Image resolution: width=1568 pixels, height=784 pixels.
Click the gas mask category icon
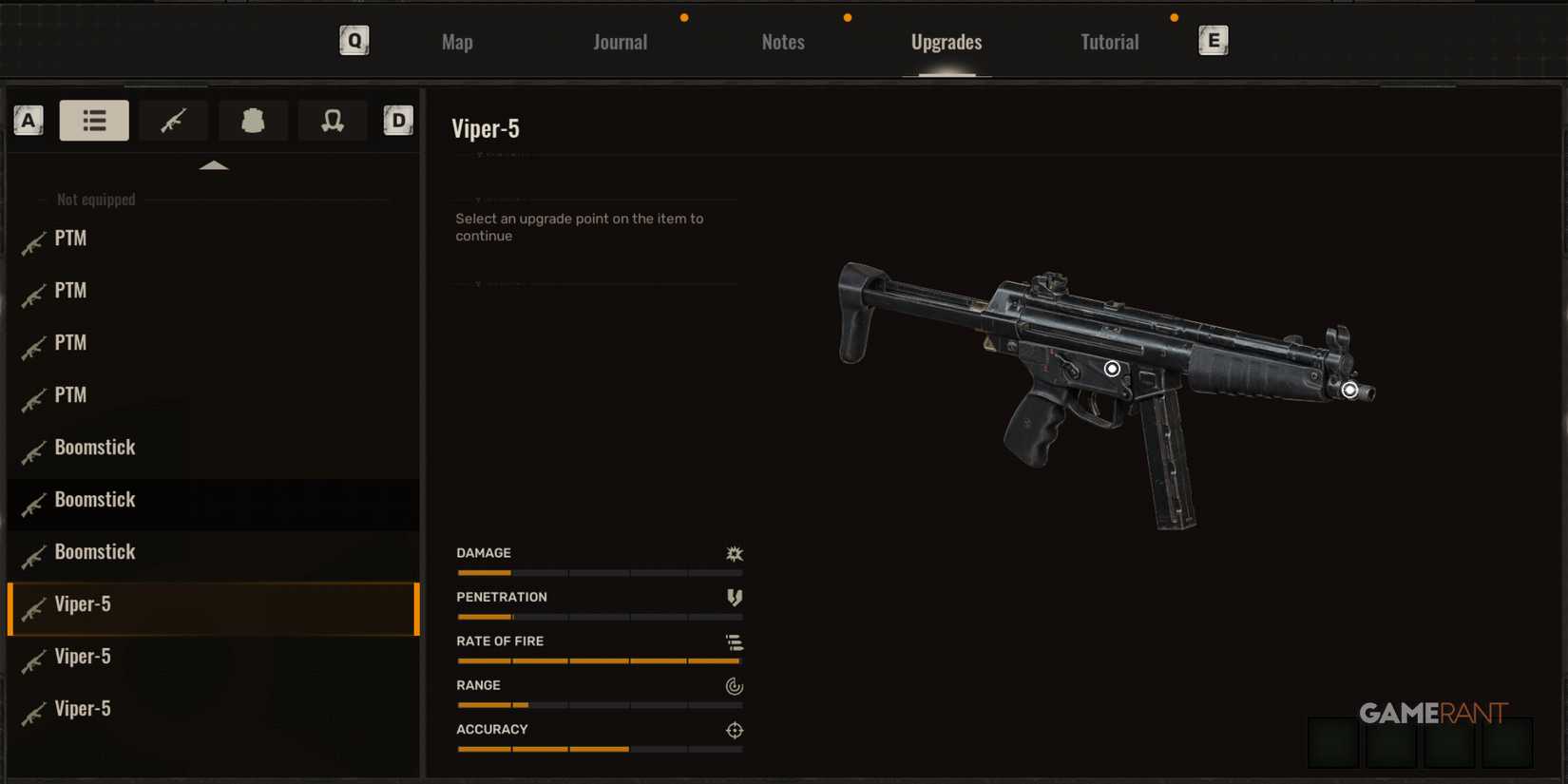[333, 120]
